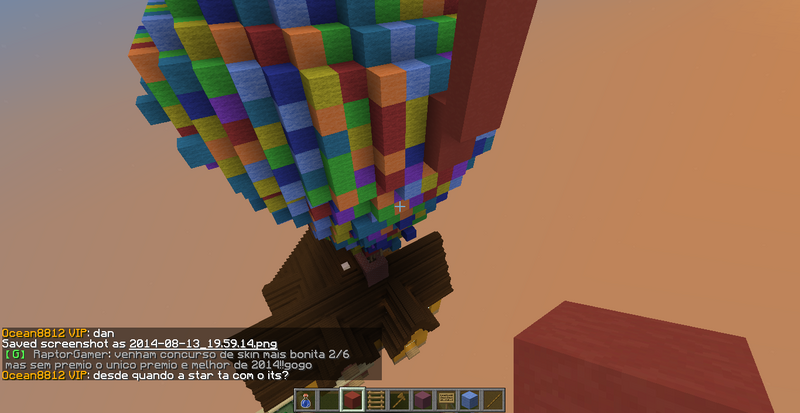Choose the light blue wool block slot
800x413 pixels.
click(468, 400)
